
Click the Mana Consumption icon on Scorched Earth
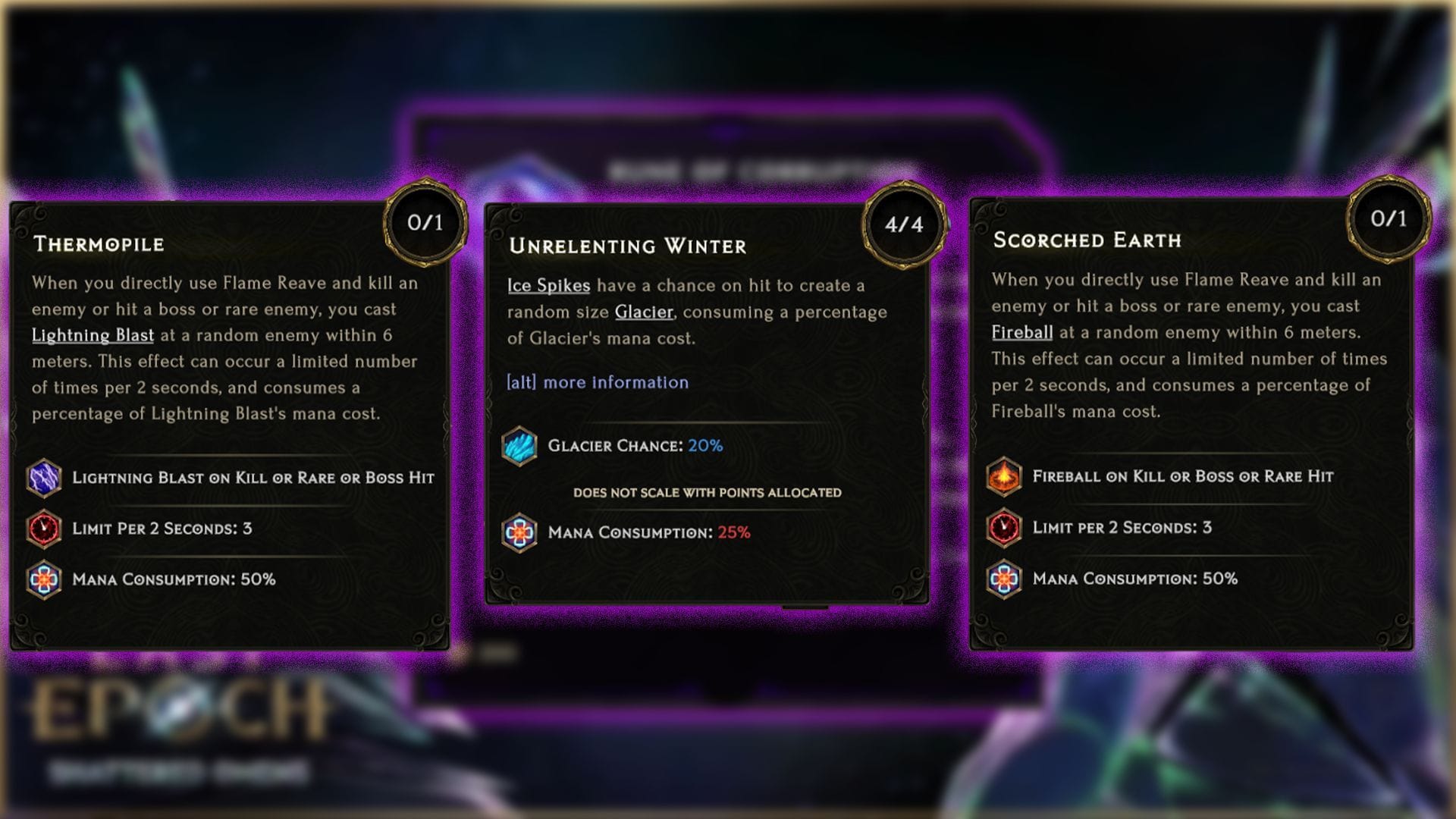click(x=1005, y=578)
